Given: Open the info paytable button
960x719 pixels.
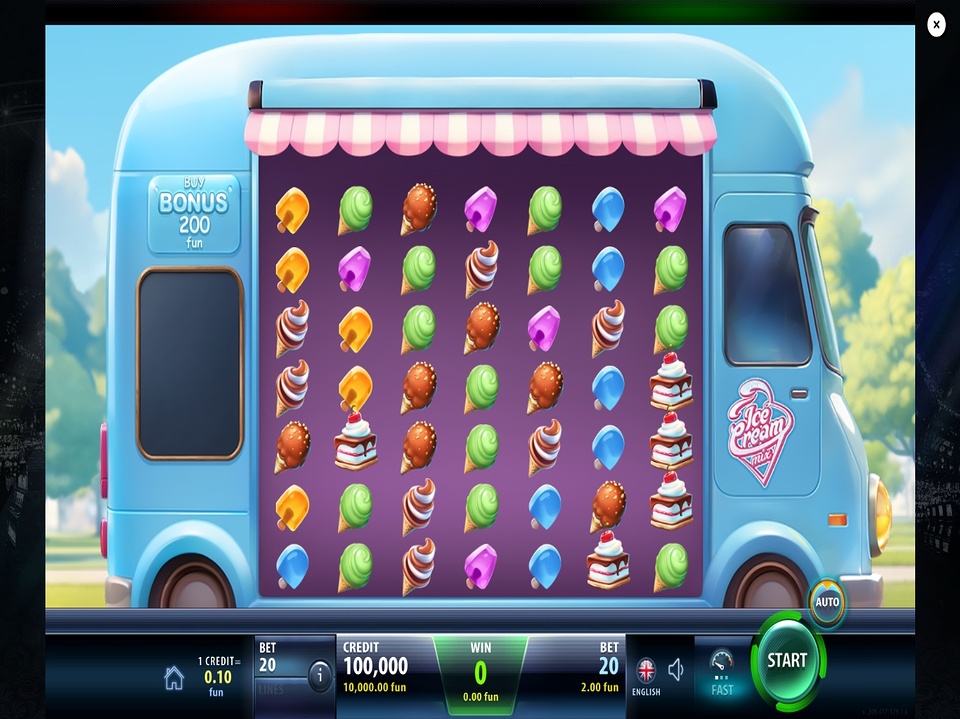Looking at the screenshot, I should [x=320, y=675].
